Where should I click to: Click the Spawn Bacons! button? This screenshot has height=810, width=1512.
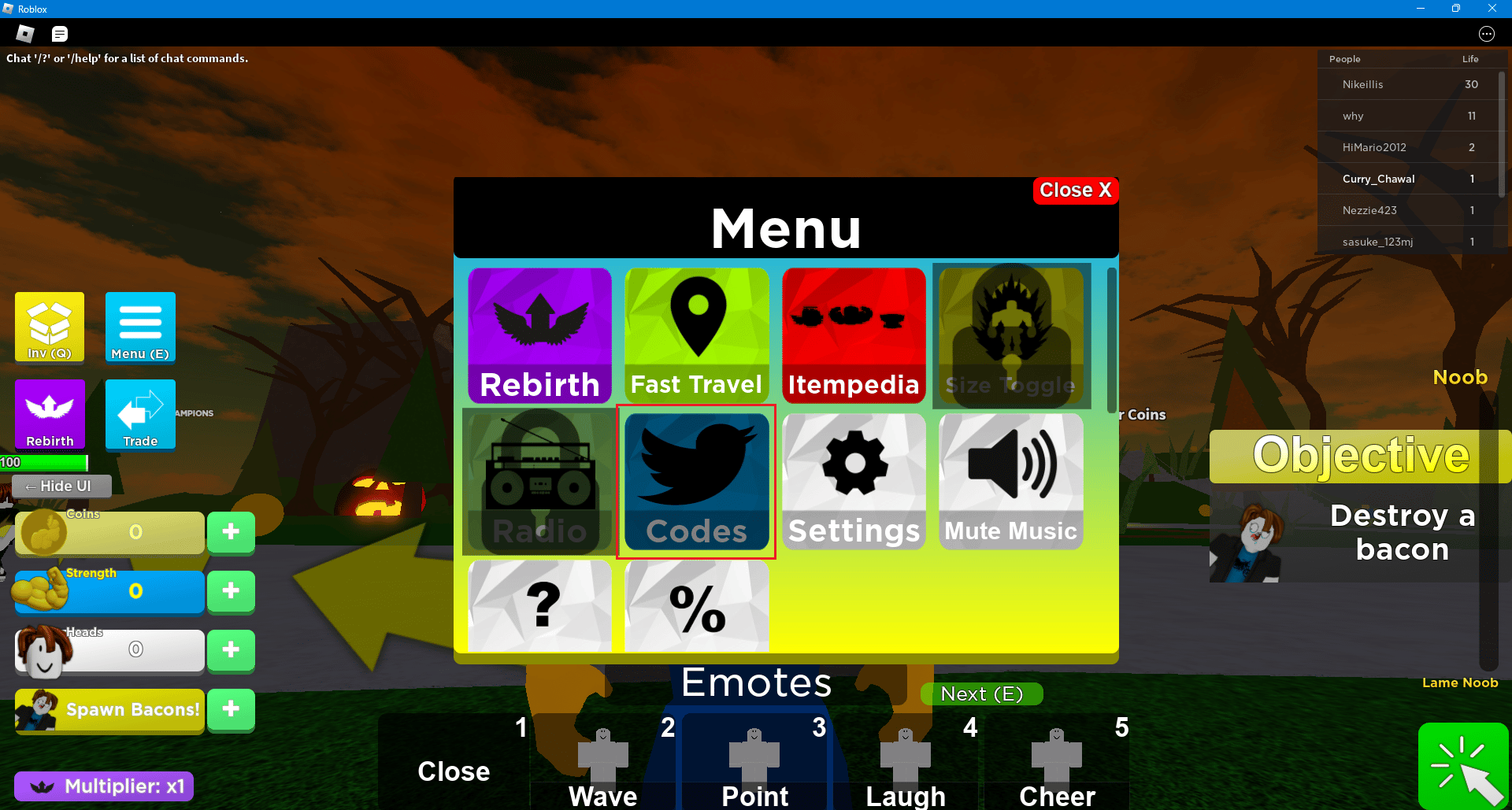[110, 709]
